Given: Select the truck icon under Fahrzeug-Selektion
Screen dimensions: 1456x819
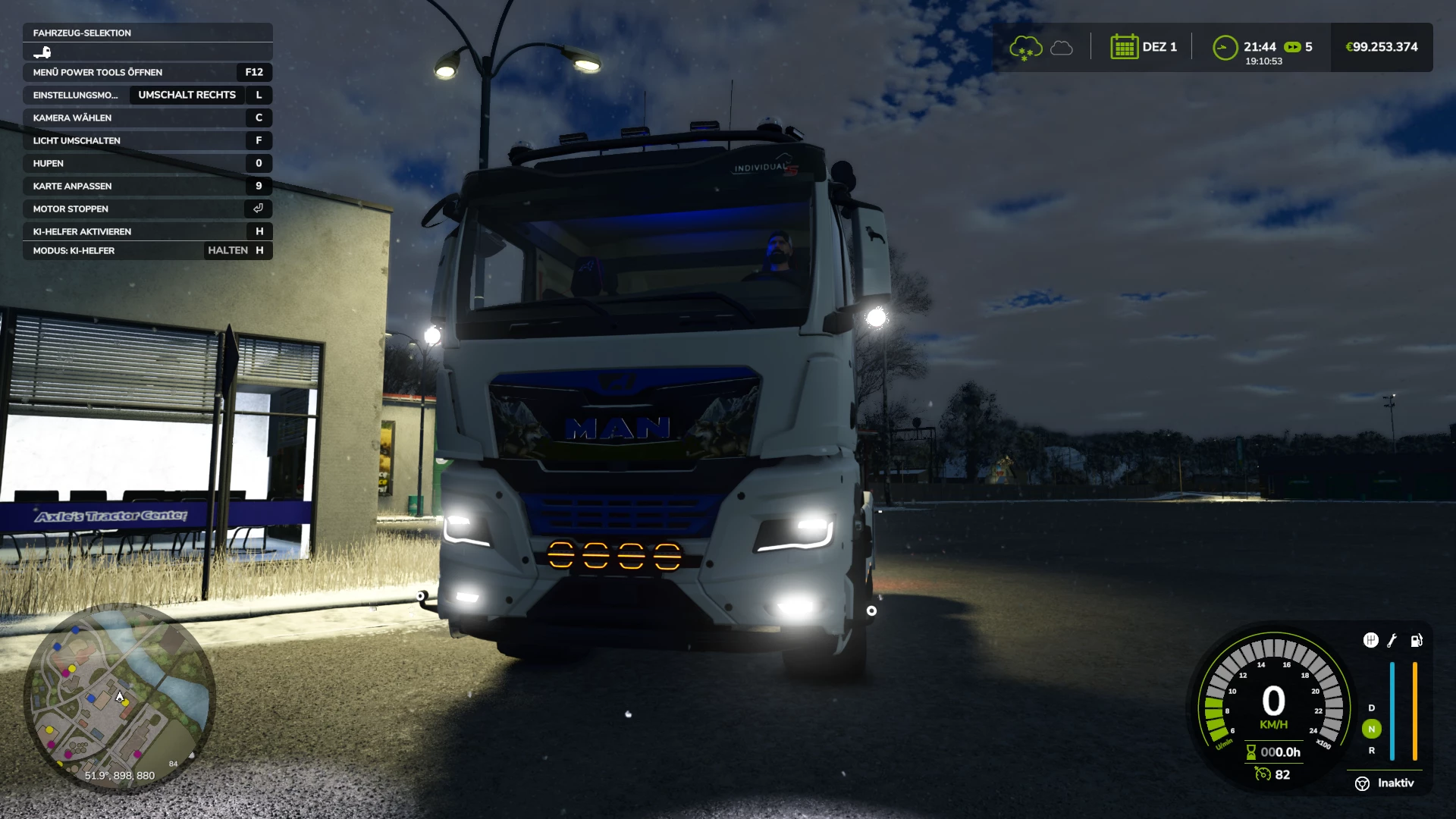Looking at the screenshot, I should [x=42, y=52].
